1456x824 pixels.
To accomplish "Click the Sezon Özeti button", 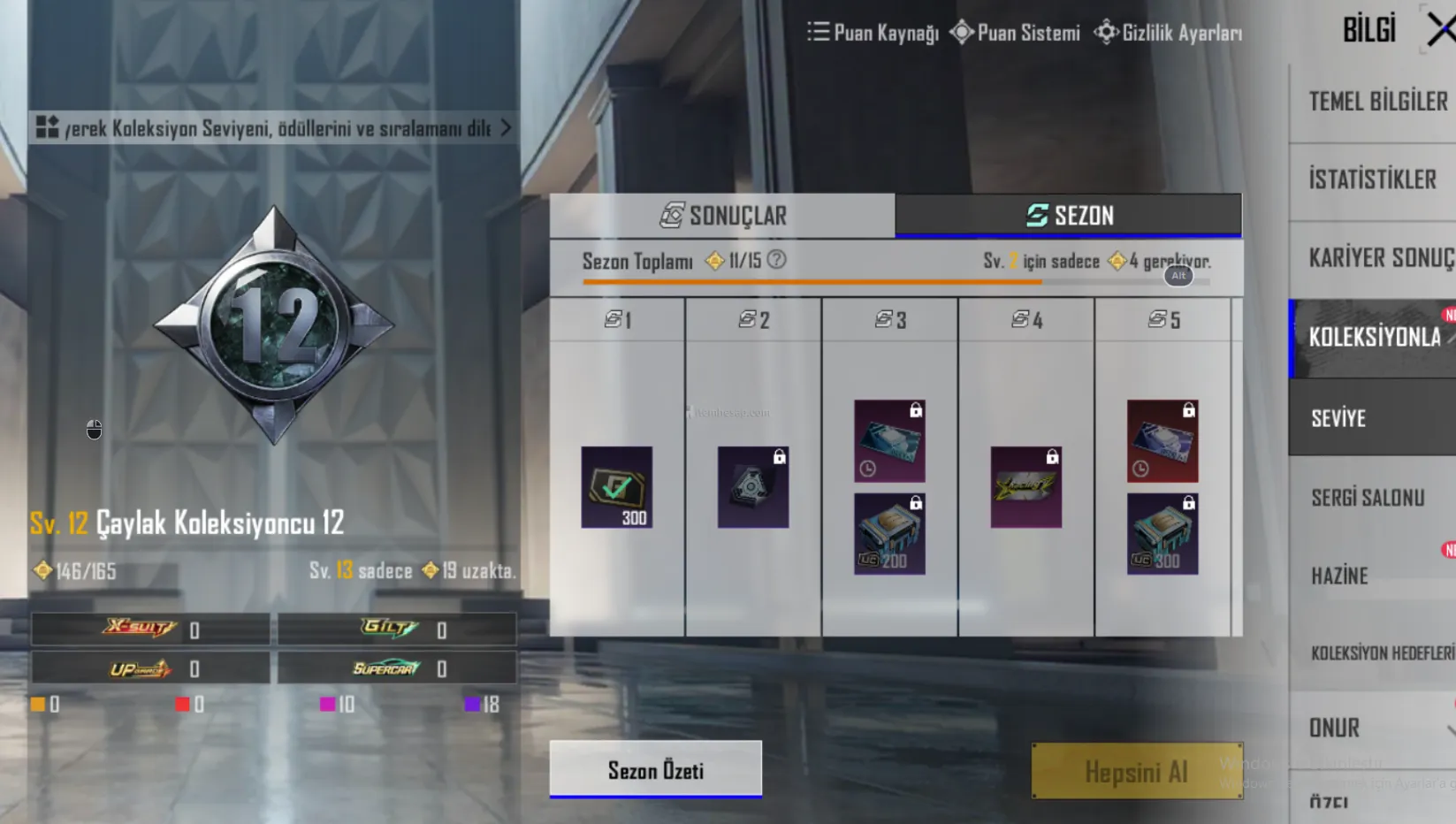I will (655, 770).
